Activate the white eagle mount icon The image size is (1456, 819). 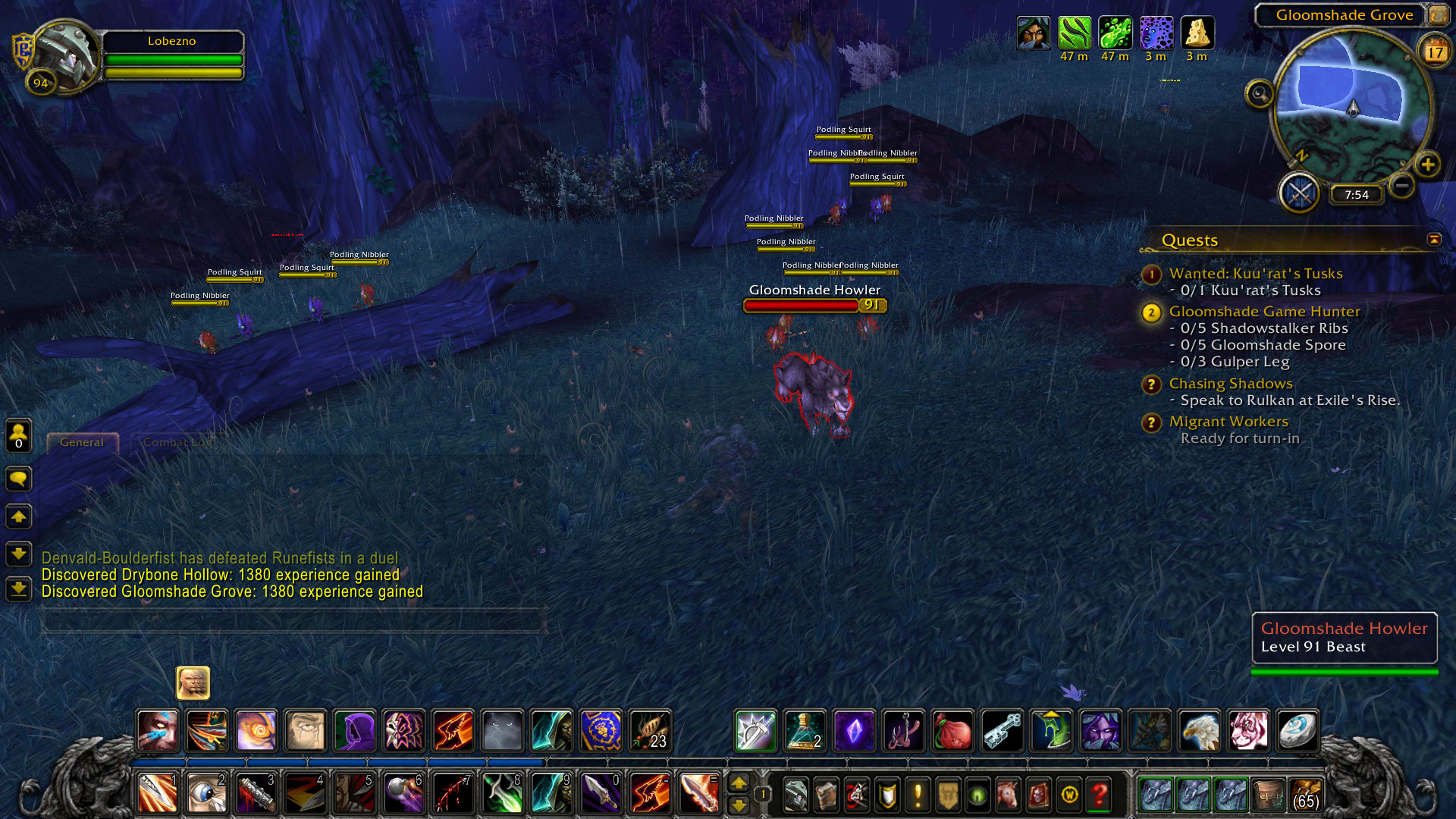[1199, 730]
